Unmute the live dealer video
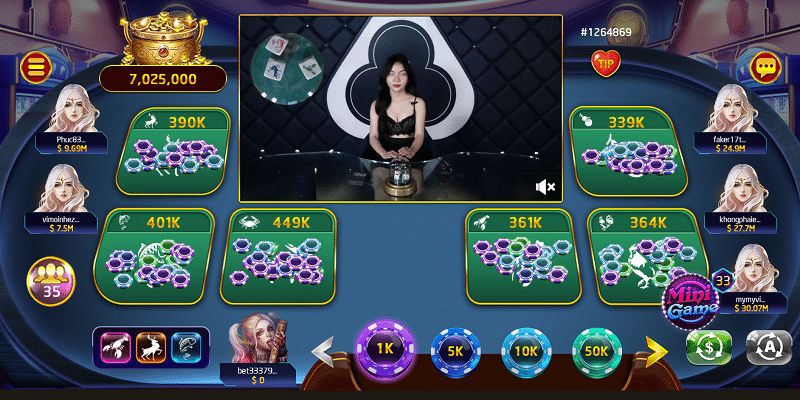Image resolution: width=800 pixels, height=400 pixels. [545, 187]
